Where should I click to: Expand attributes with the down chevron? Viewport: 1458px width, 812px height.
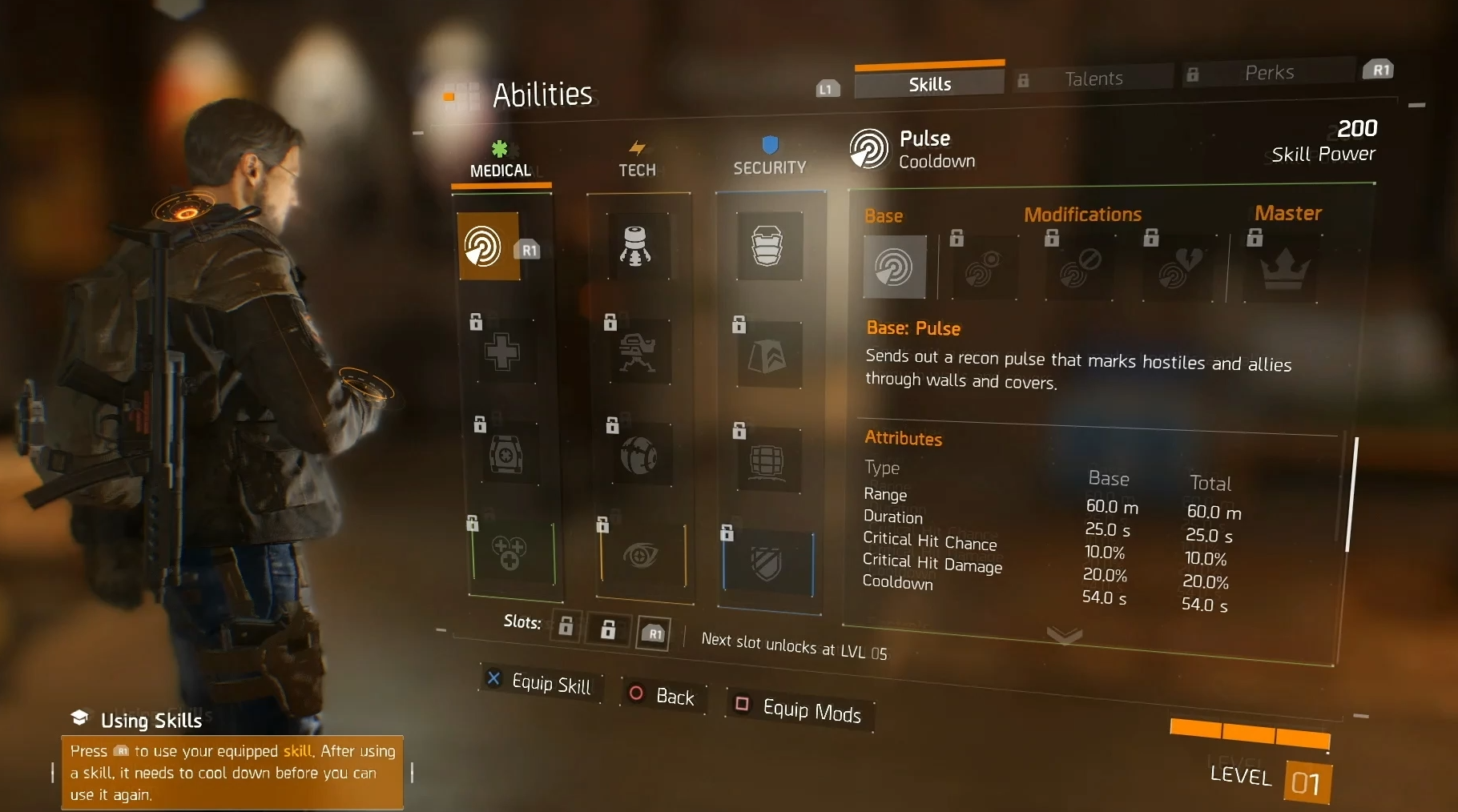coord(1065,636)
